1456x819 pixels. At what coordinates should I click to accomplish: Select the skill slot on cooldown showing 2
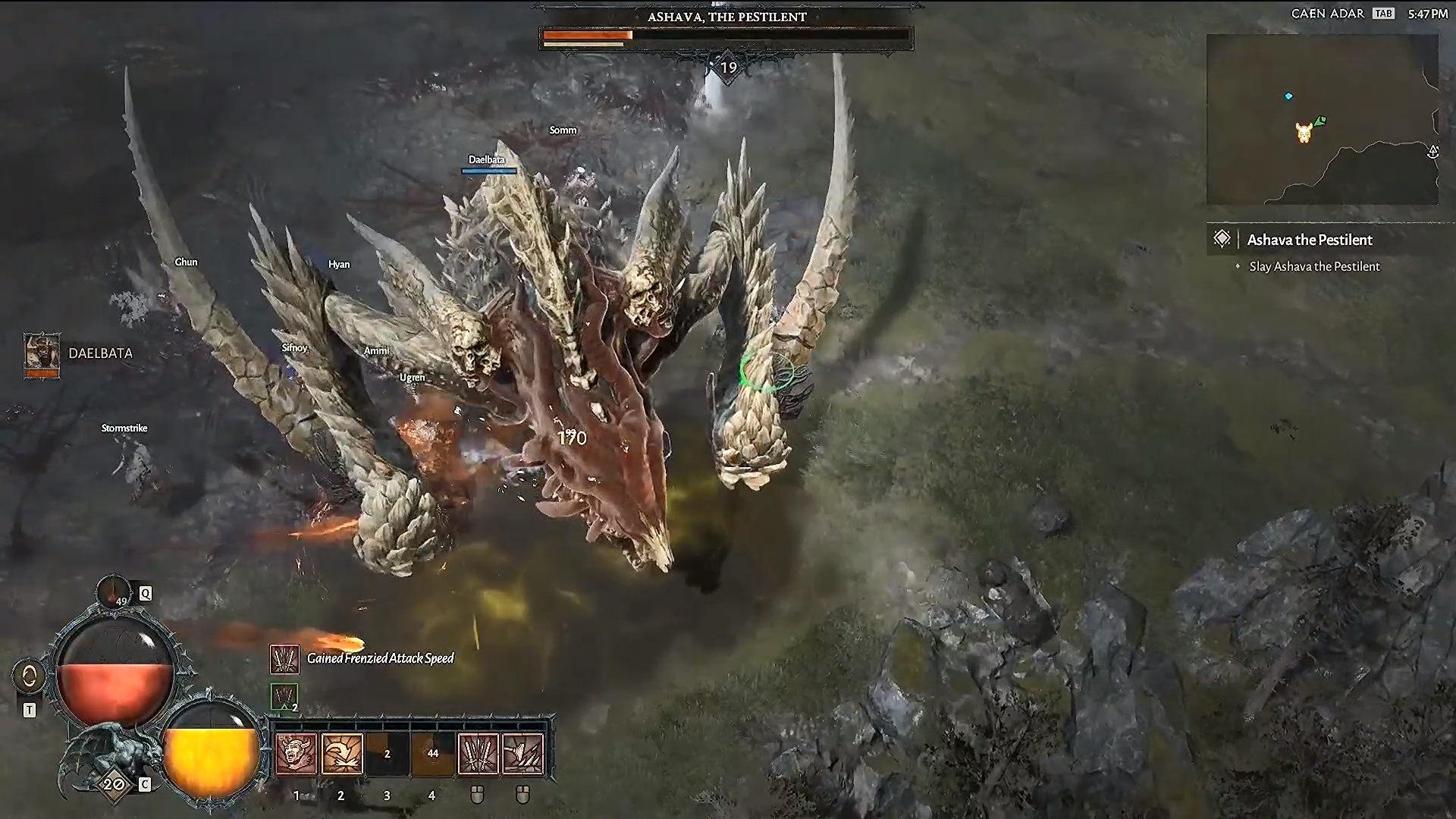click(387, 754)
